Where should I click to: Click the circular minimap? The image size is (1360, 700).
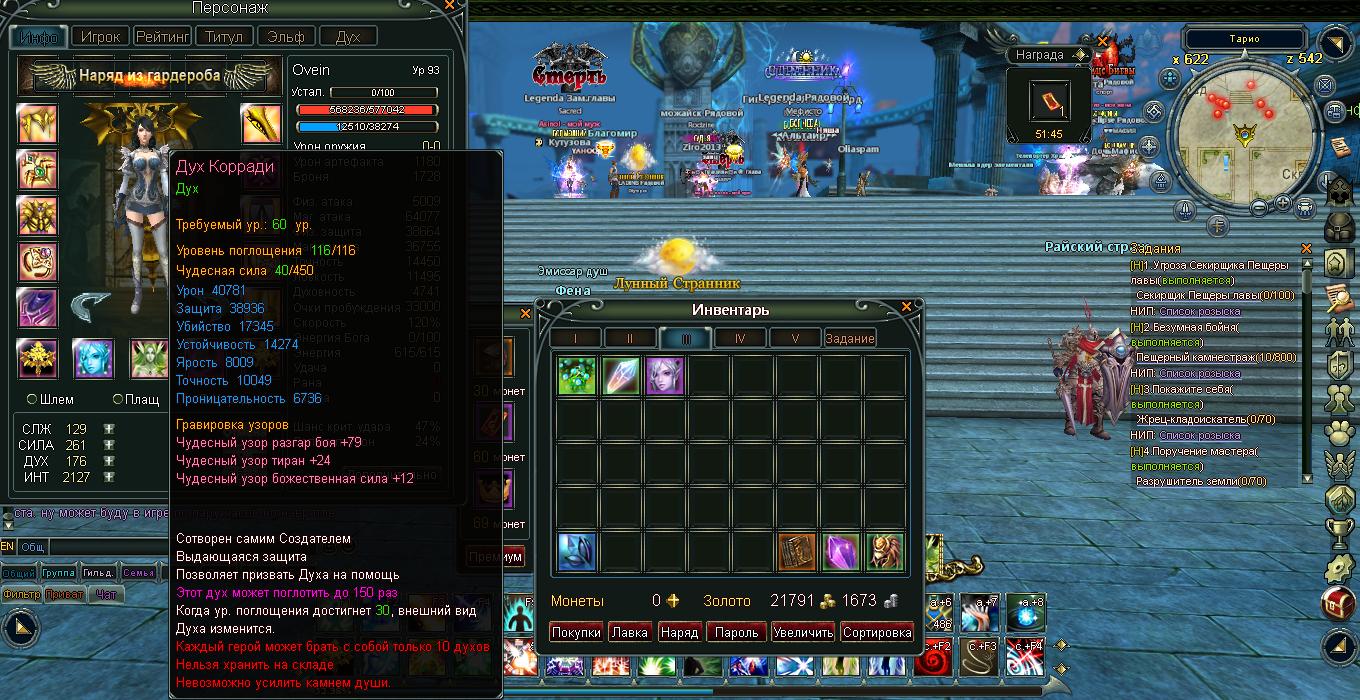tap(1244, 137)
